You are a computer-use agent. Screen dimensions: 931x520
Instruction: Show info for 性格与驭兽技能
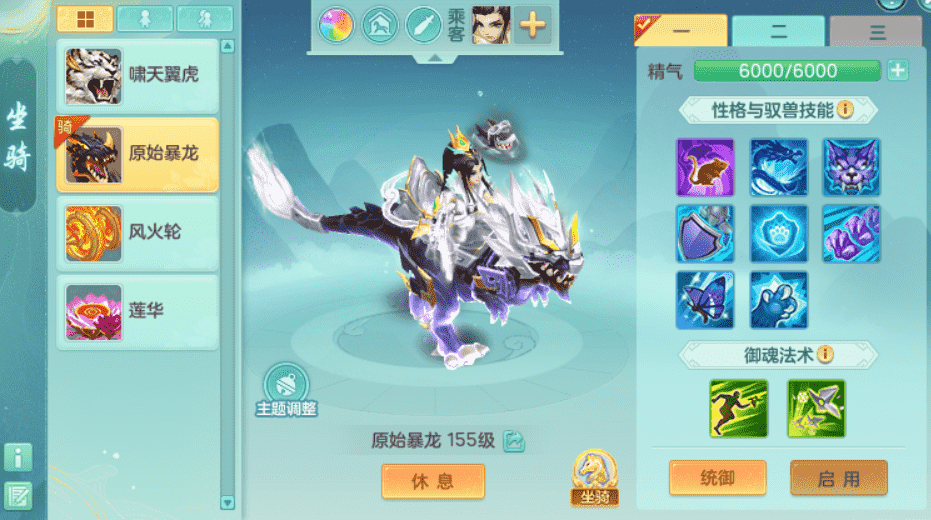click(845, 109)
